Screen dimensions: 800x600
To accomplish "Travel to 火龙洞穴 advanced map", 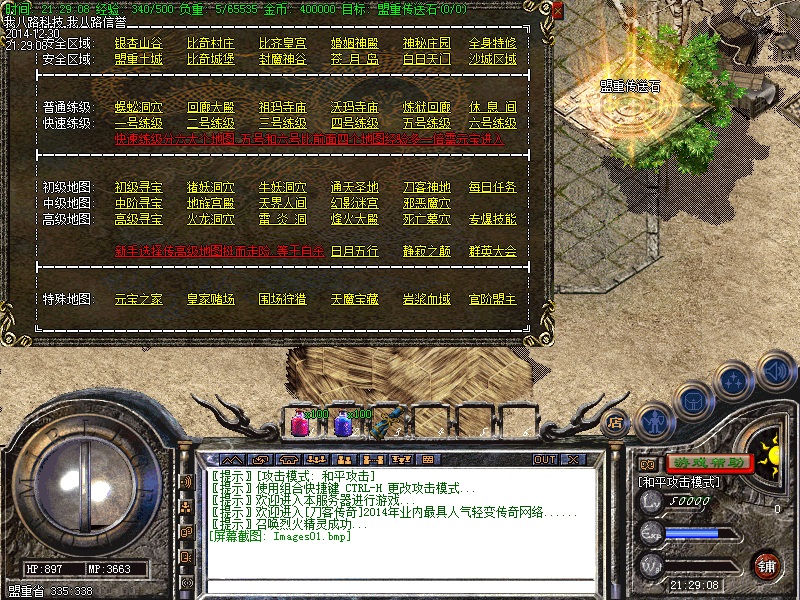I will [210, 219].
